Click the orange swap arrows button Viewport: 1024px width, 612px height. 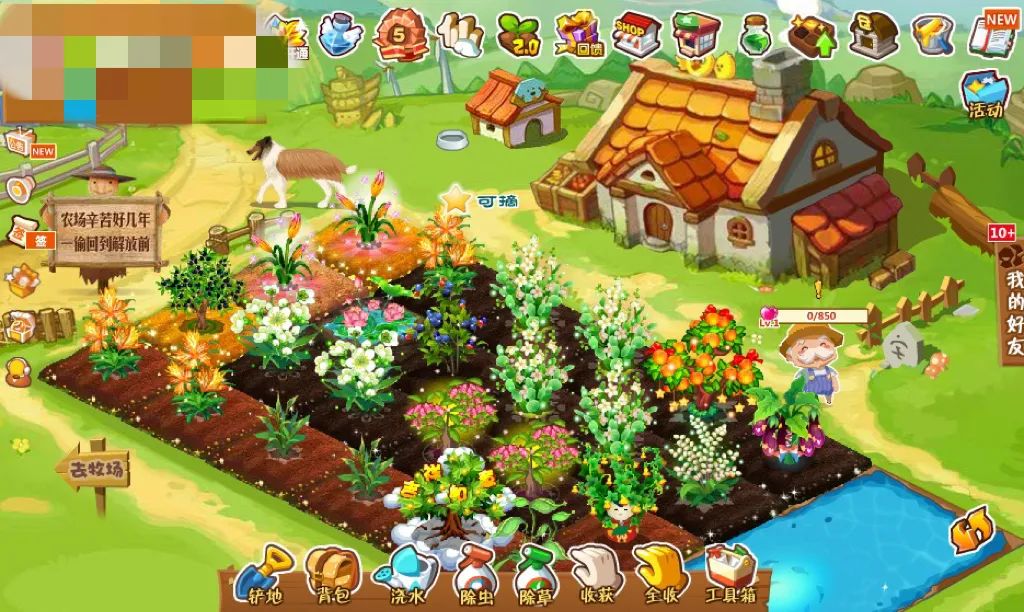(971, 529)
